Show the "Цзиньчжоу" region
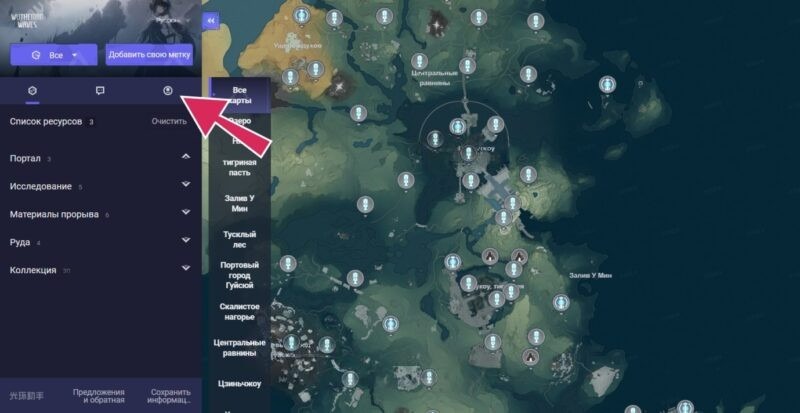The image size is (800, 413). pyautogui.click(x=240, y=382)
